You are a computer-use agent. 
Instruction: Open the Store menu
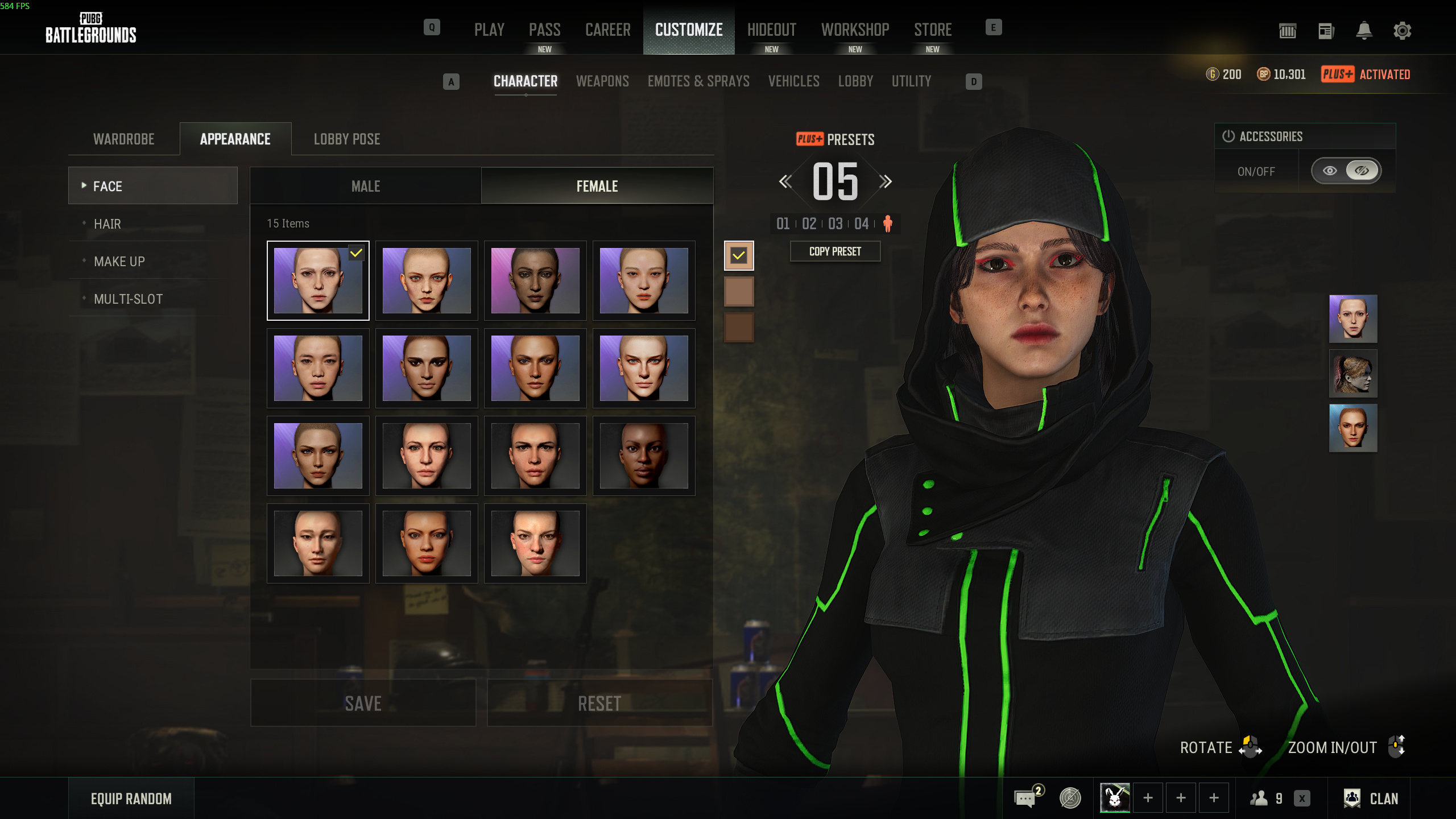[933, 30]
